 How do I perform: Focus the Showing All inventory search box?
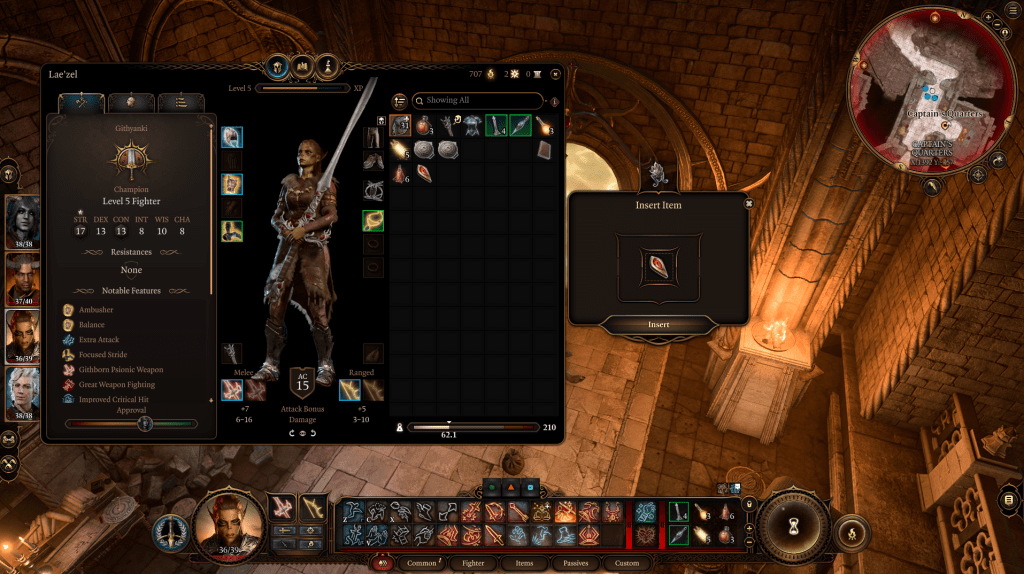point(482,101)
